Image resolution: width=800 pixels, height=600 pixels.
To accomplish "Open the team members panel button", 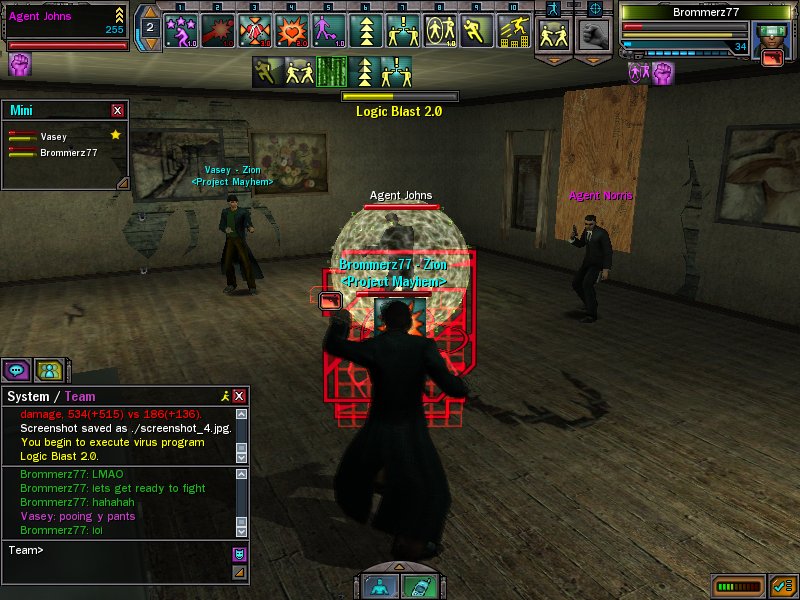I will pos(48,370).
